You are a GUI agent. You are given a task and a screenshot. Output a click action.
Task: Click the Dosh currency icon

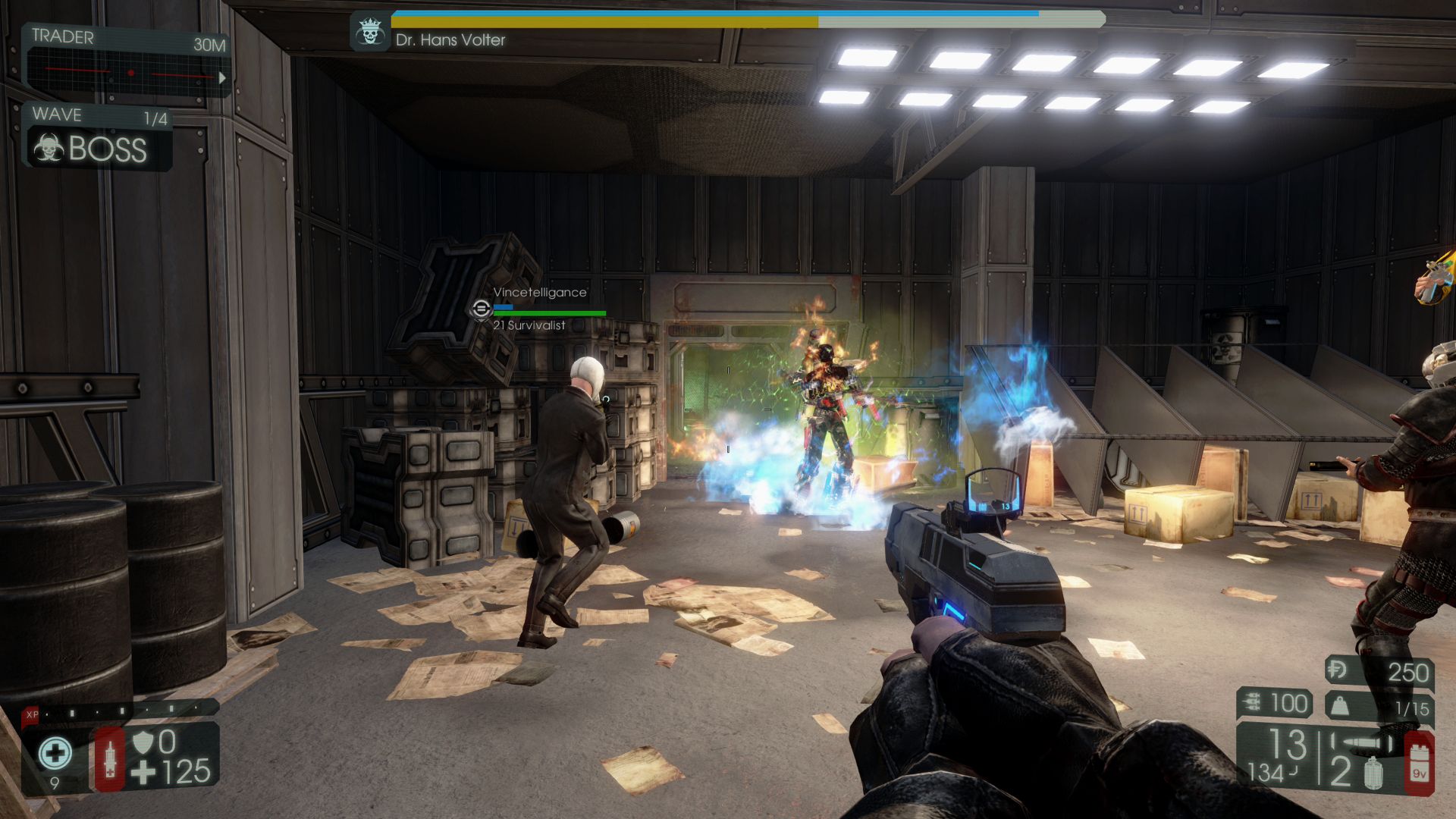click(x=1338, y=670)
